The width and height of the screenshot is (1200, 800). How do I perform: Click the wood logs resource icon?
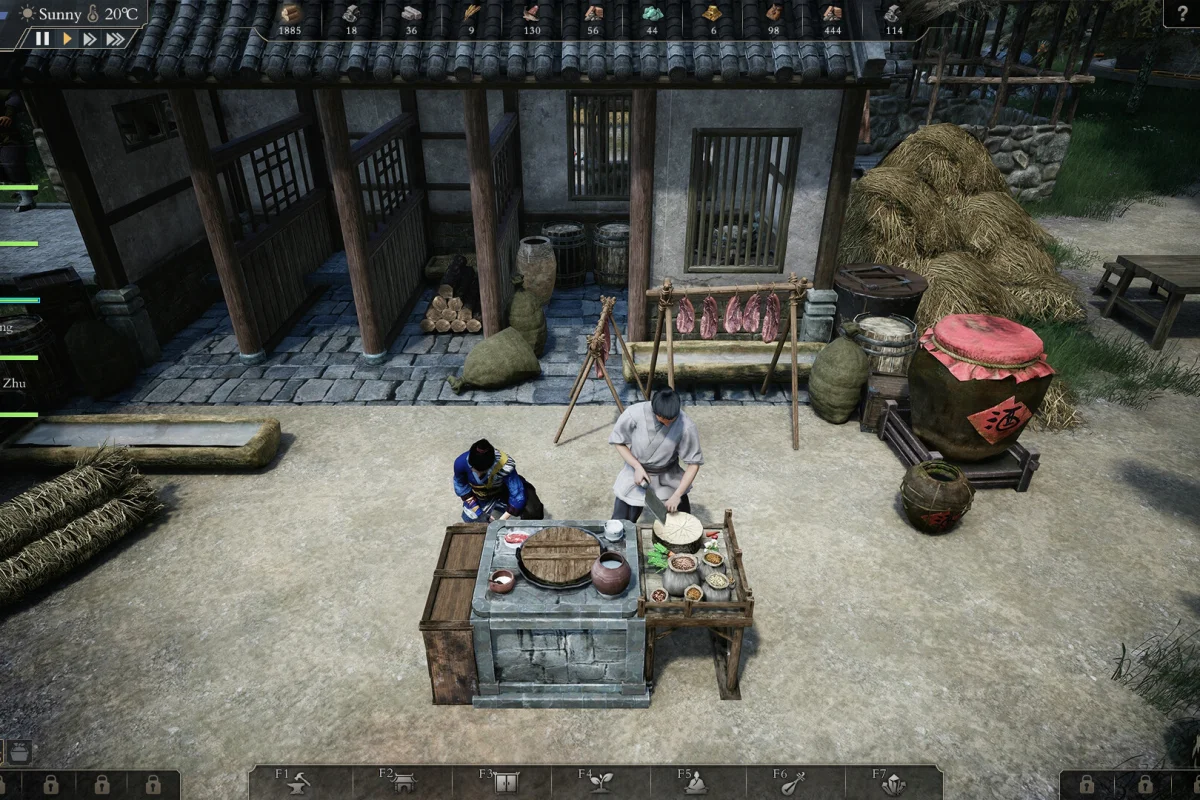tap(290, 14)
